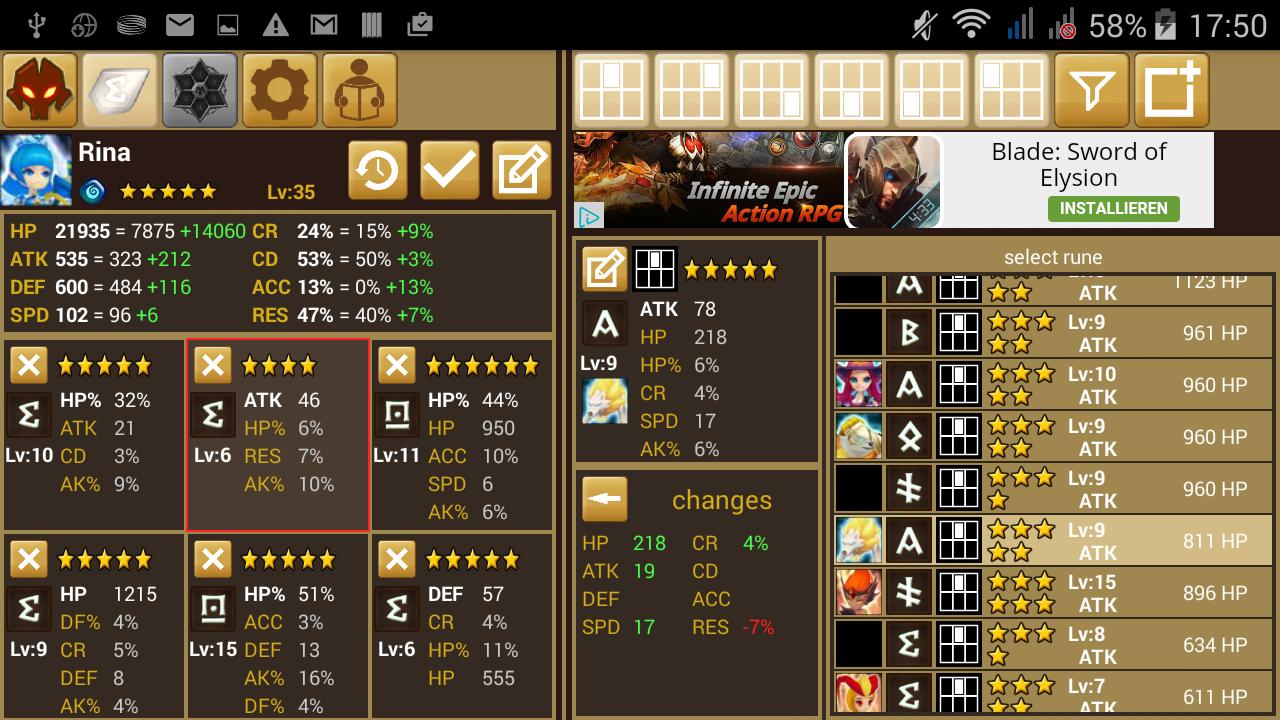Remove the HP% 32% rune
Viewport: 1280px width, 720px height.
(28, 366)
